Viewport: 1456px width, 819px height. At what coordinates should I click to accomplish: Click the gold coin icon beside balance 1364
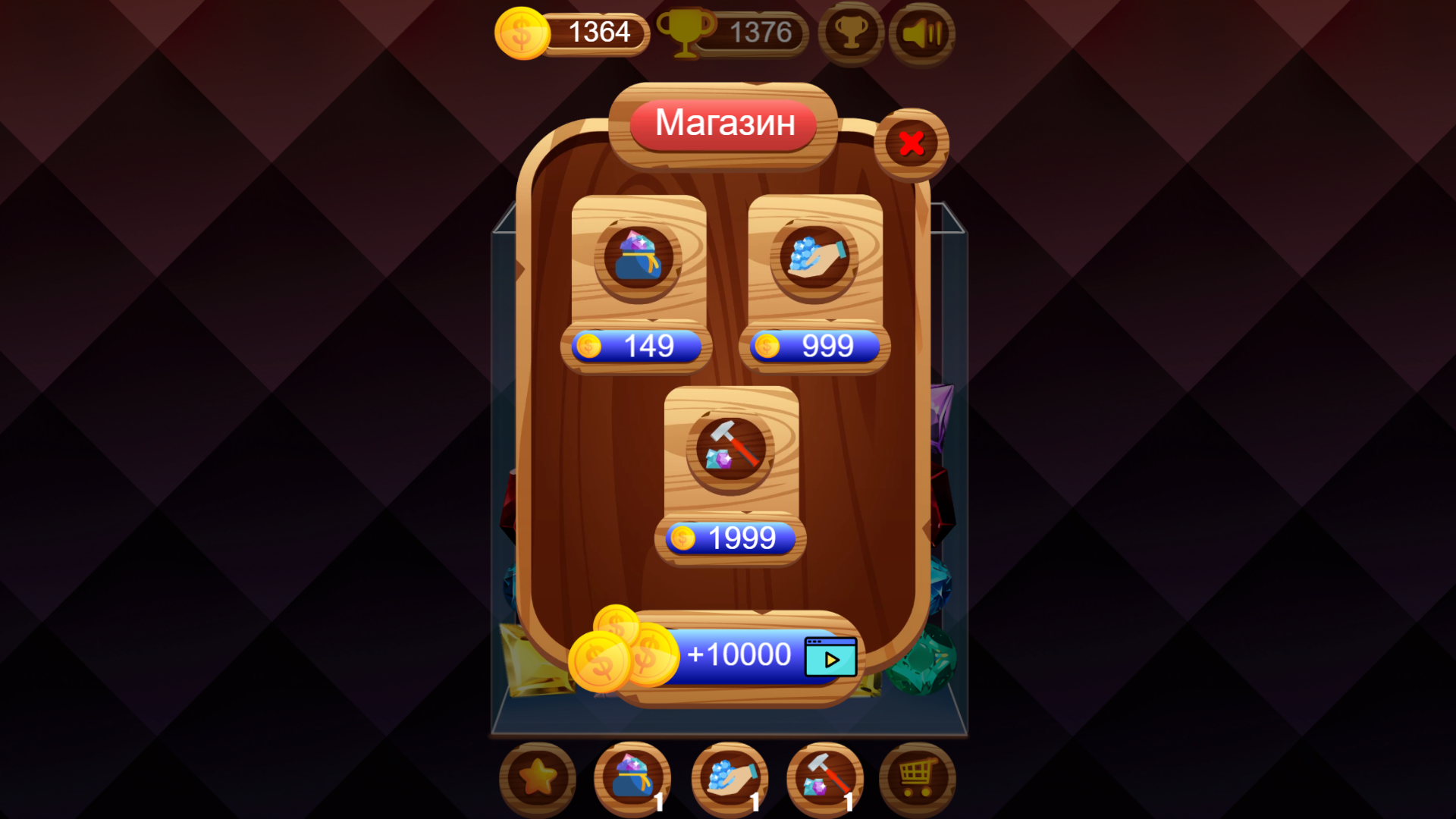(x=520, y=32)
